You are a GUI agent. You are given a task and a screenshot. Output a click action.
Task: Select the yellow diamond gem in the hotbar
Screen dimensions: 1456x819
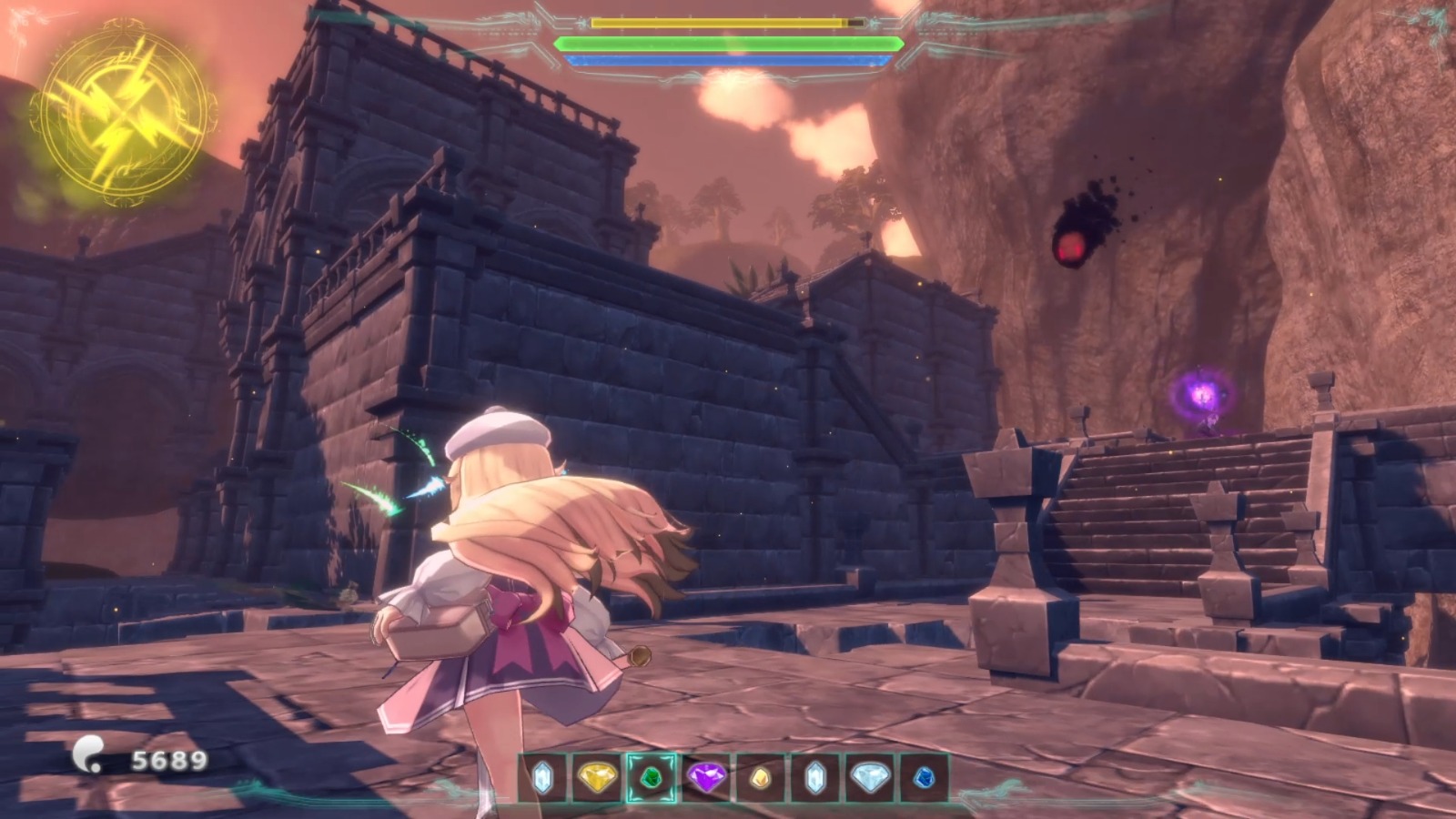(597, 779)
